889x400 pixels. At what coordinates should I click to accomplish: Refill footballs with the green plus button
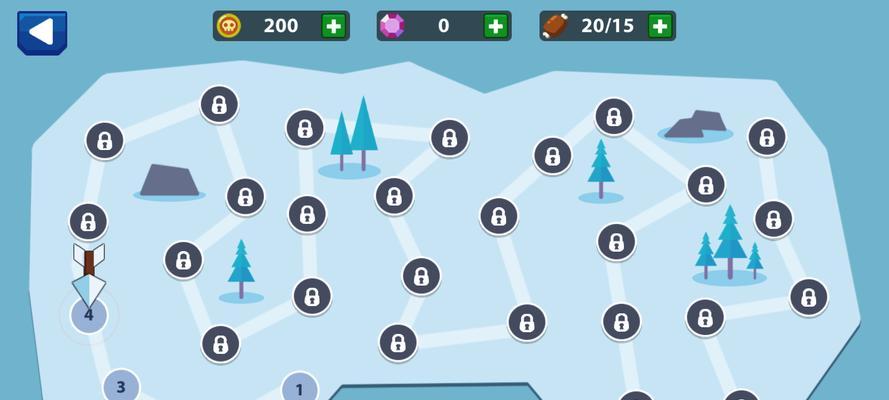click(x=660, y=26)
